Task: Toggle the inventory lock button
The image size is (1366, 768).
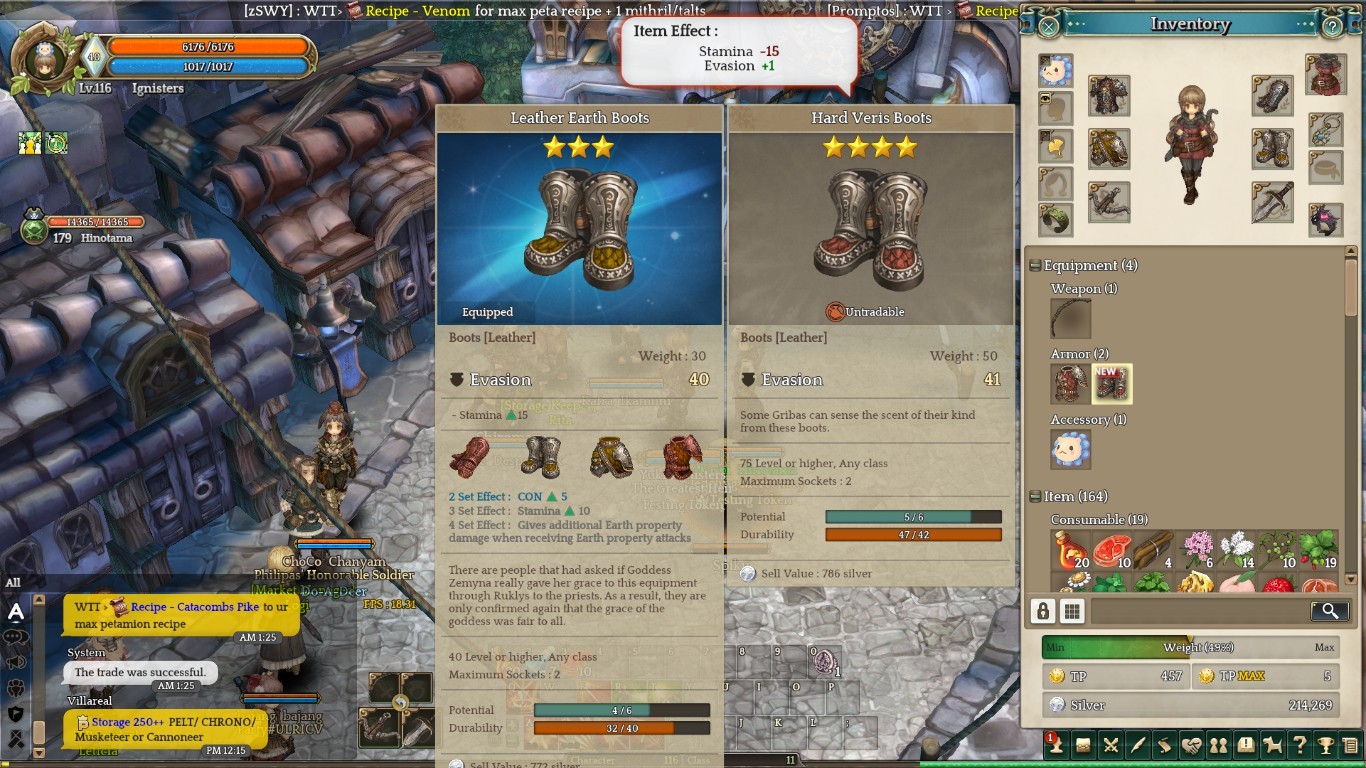Action: 1043,611
